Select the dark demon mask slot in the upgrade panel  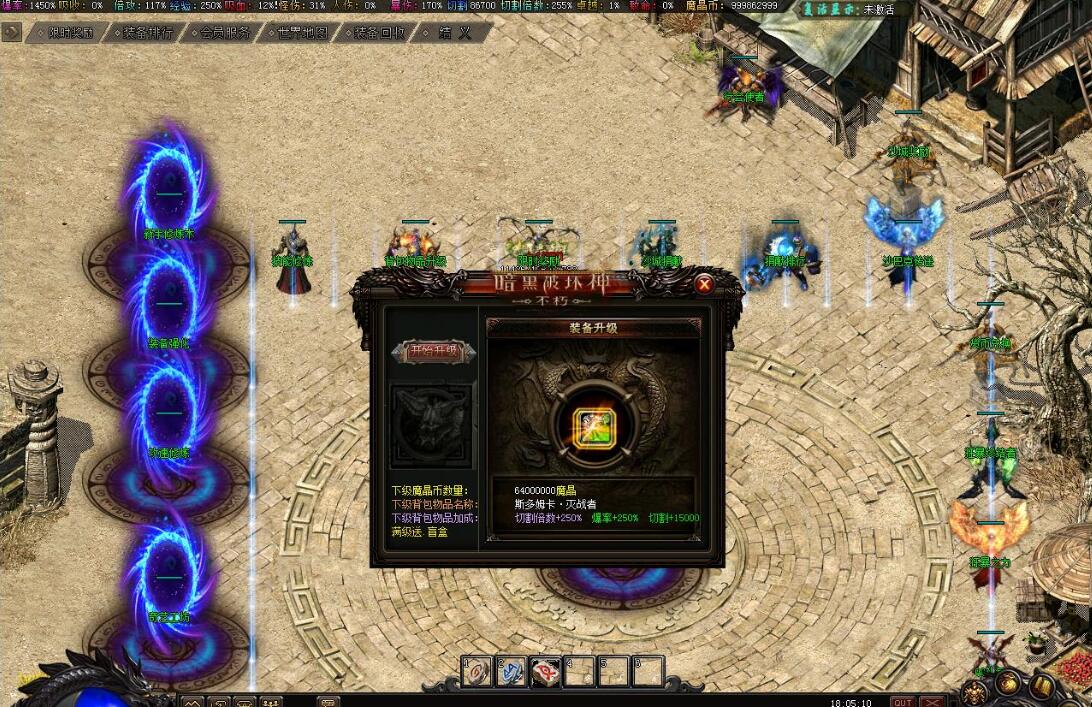pos(431,424)
